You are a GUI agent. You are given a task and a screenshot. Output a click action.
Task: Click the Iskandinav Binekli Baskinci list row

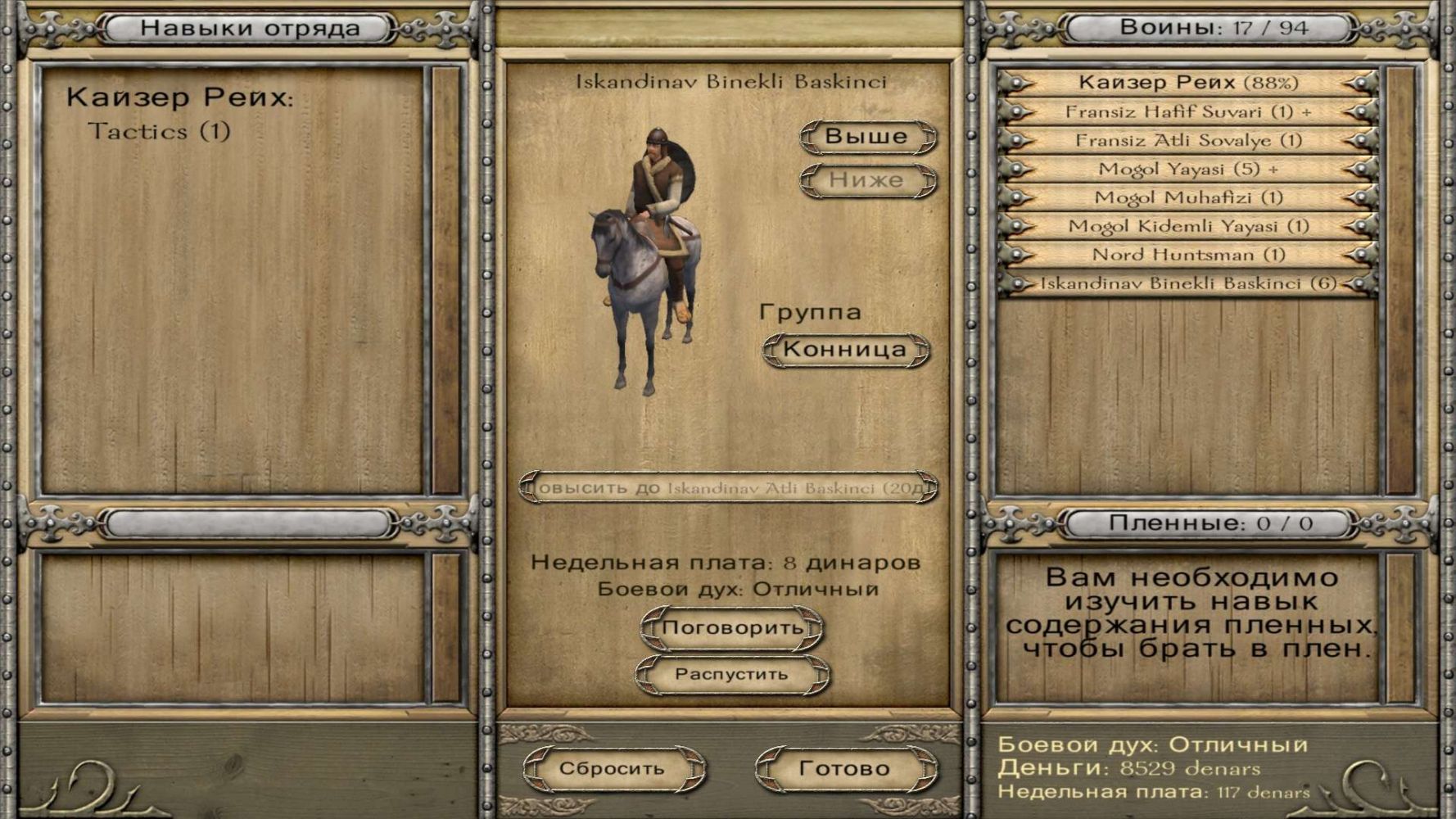(1187, 283)
